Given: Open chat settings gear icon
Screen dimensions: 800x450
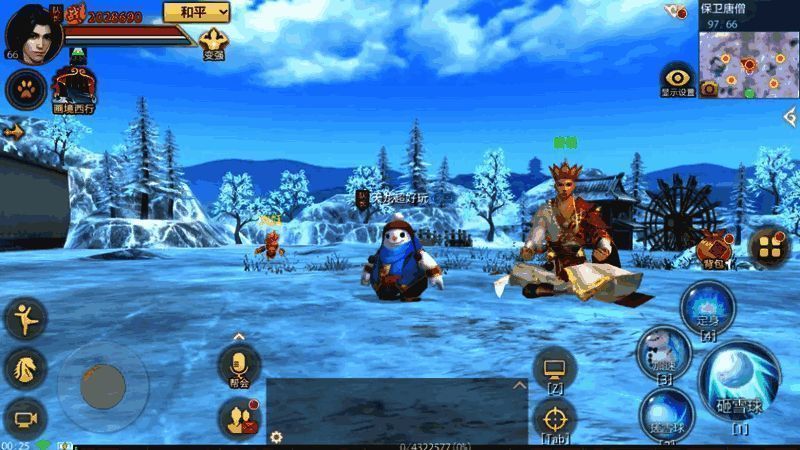Looking at the screenshot, I should [276, 437].
